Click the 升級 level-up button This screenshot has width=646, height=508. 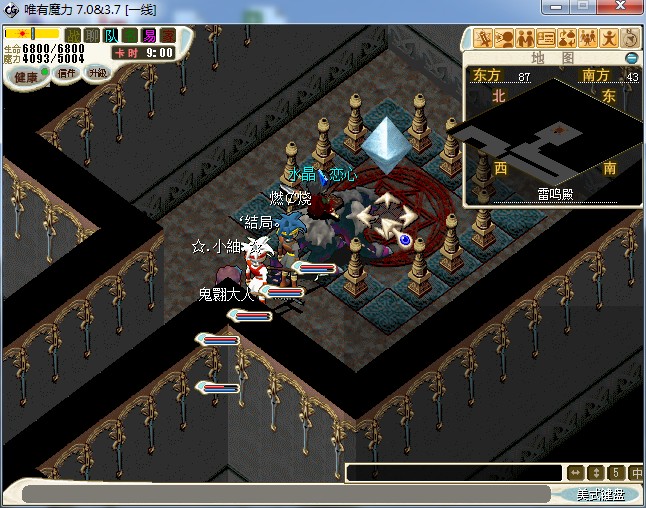point(97,73)
